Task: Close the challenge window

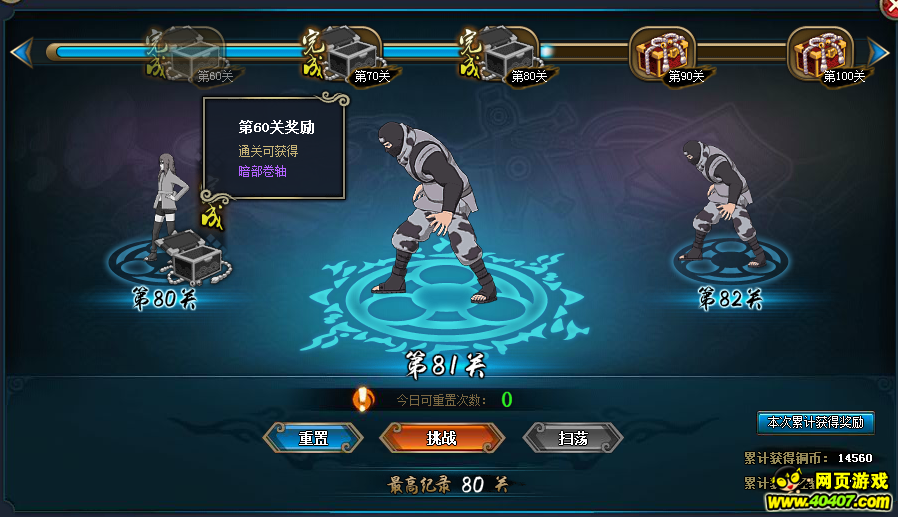Action: (889, 5)
